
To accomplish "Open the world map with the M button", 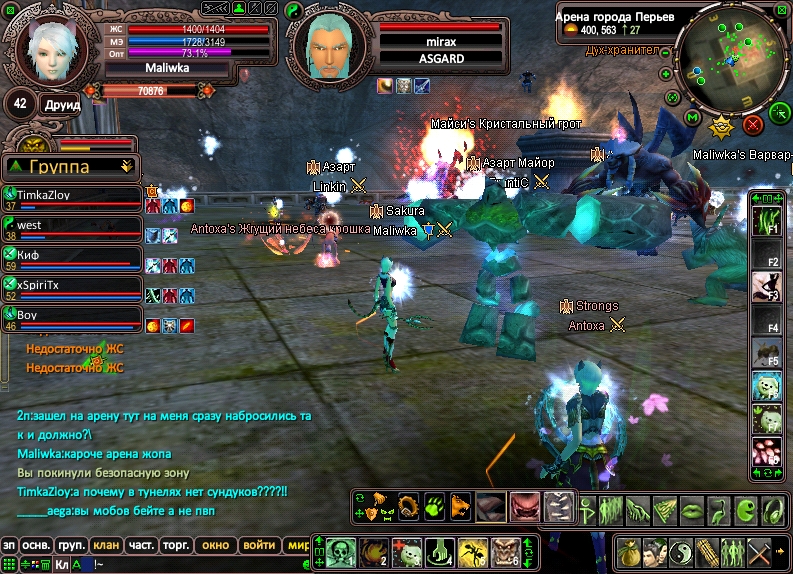I will 692,117.
